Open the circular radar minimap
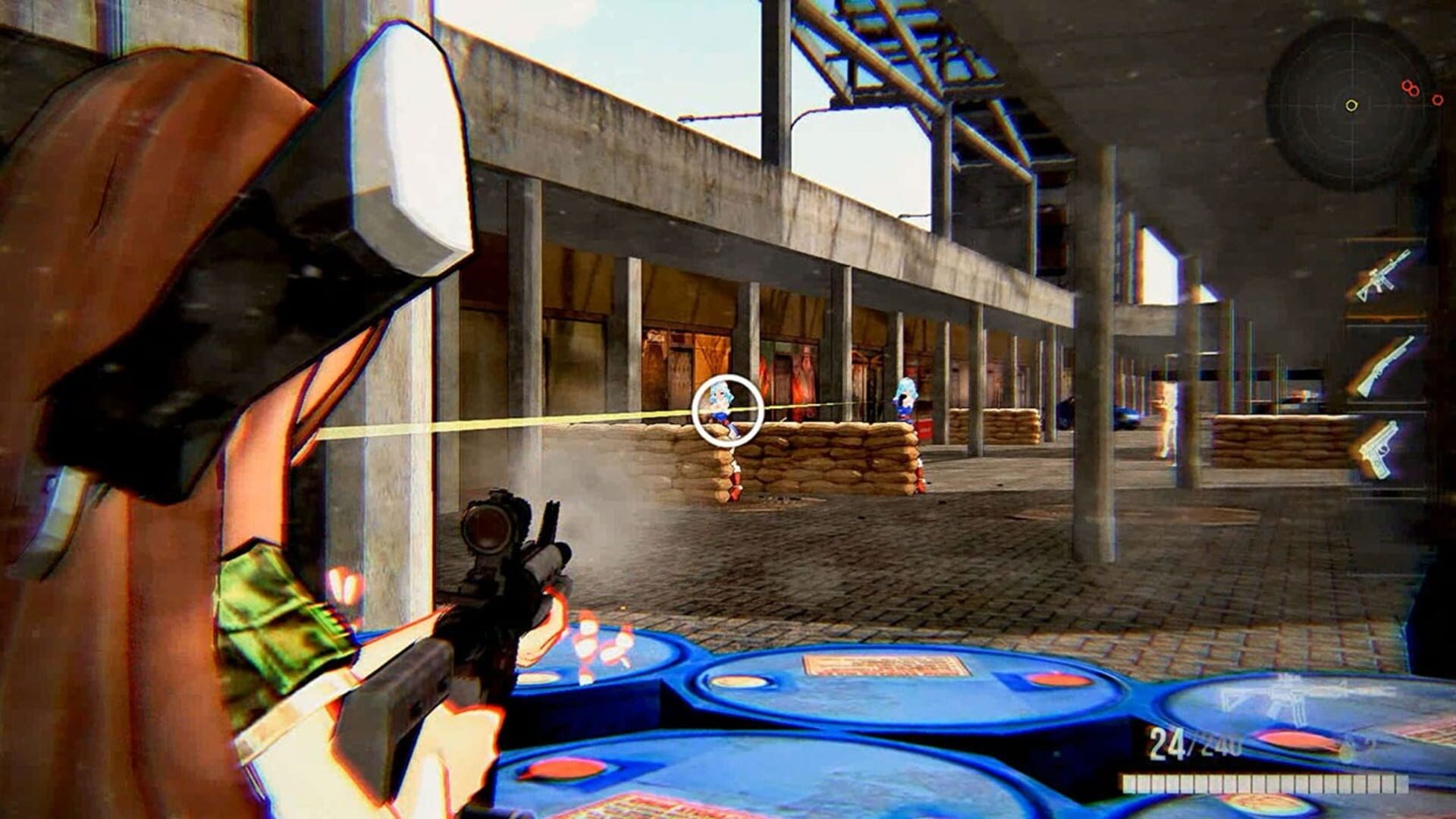This screenshot has width=1456, height=819. click(x=1354, y=106)
